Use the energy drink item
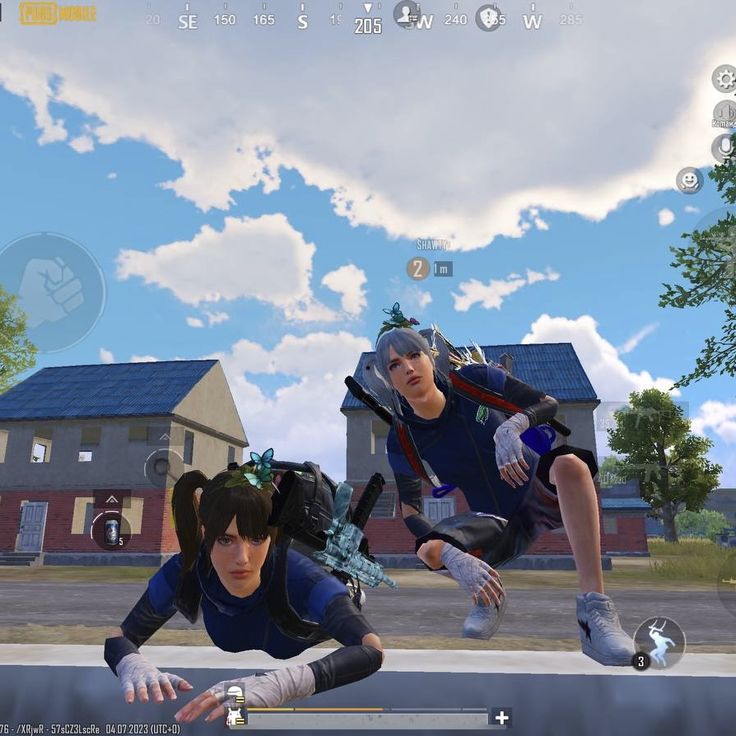Screen dimensions: 736x736 pos(111,531)
